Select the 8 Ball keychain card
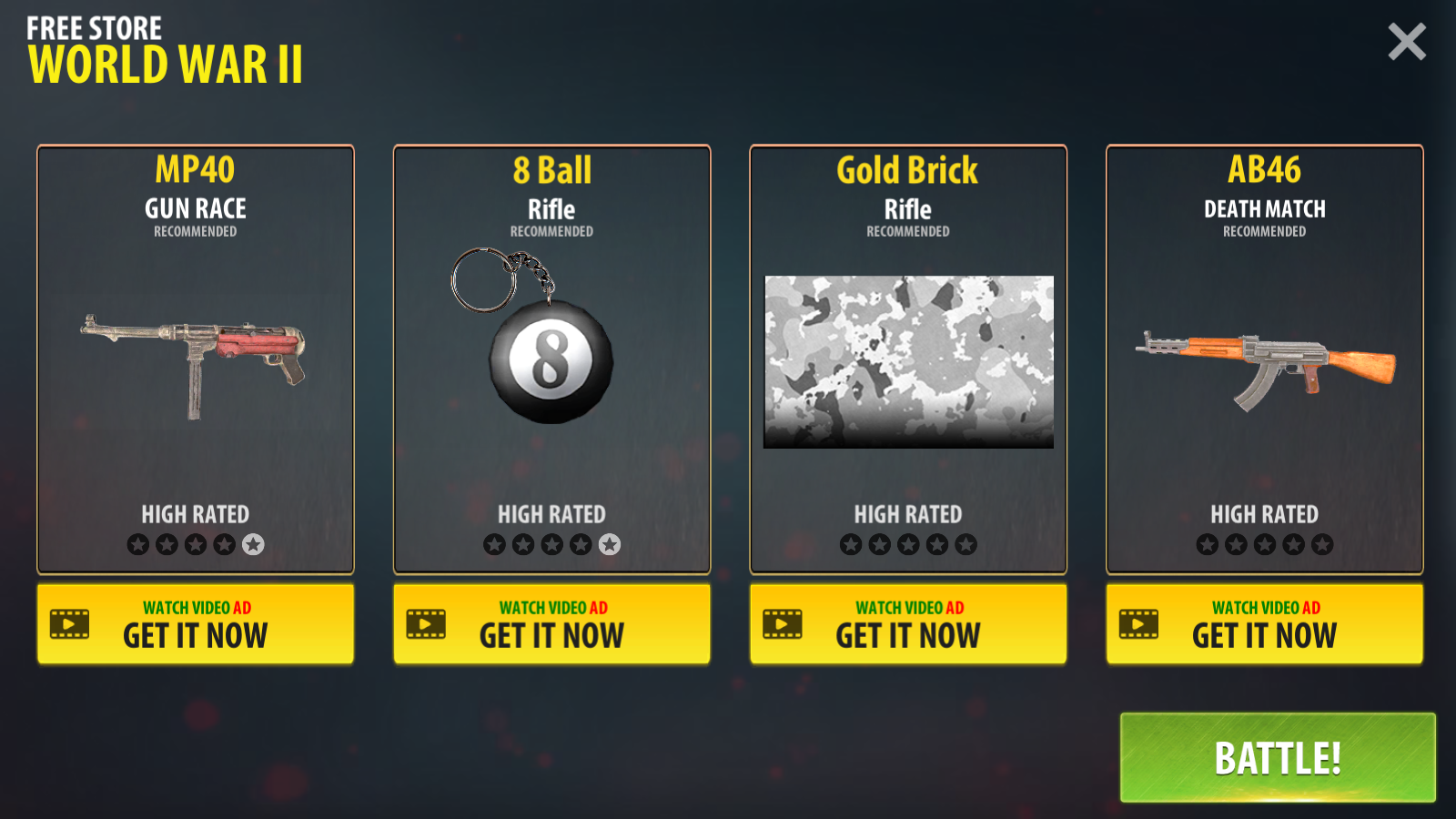1456x819 pixels. tap(551, 359)
